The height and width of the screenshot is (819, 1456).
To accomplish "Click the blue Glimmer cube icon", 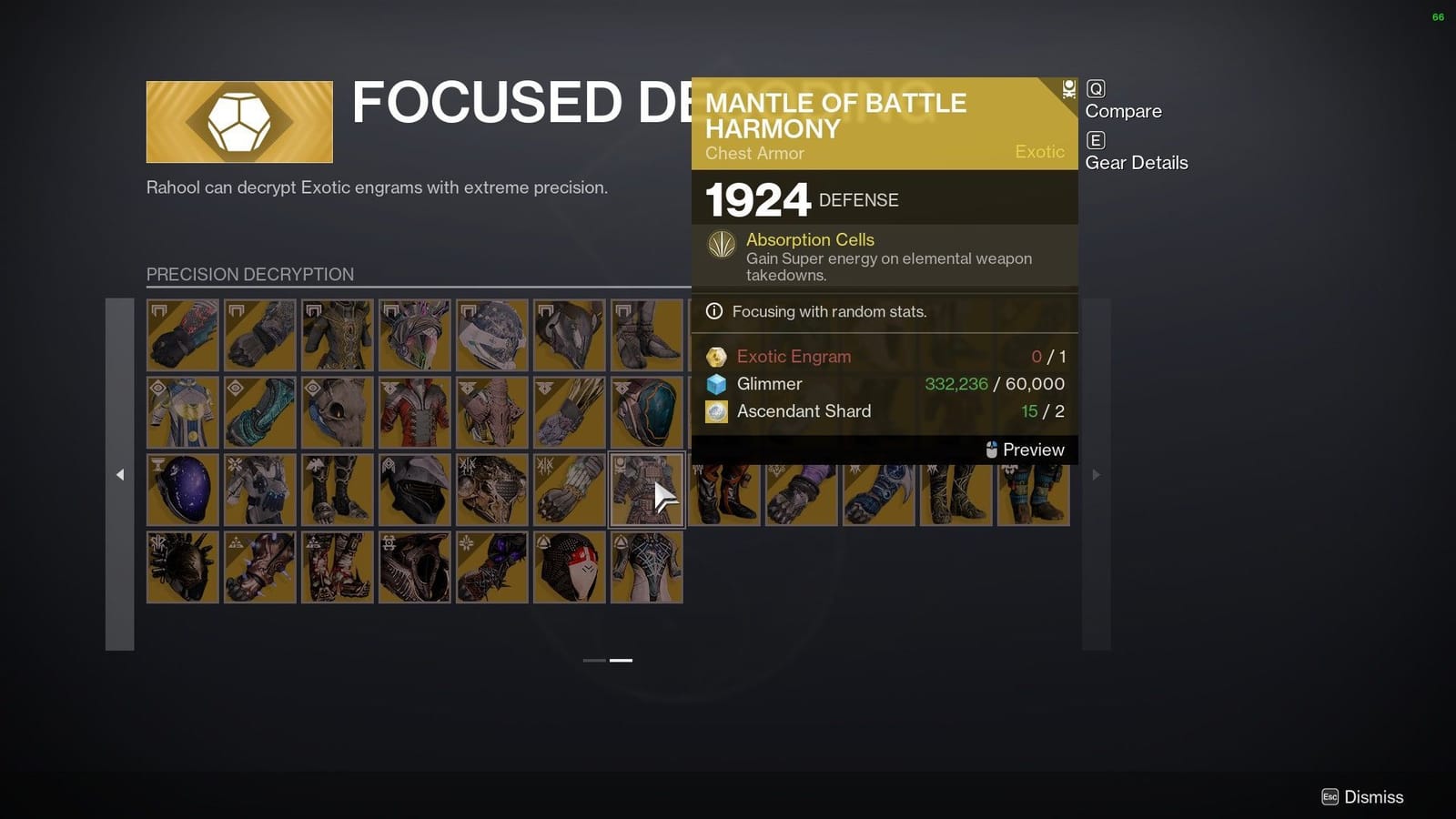I will click(x=715, y=384).
